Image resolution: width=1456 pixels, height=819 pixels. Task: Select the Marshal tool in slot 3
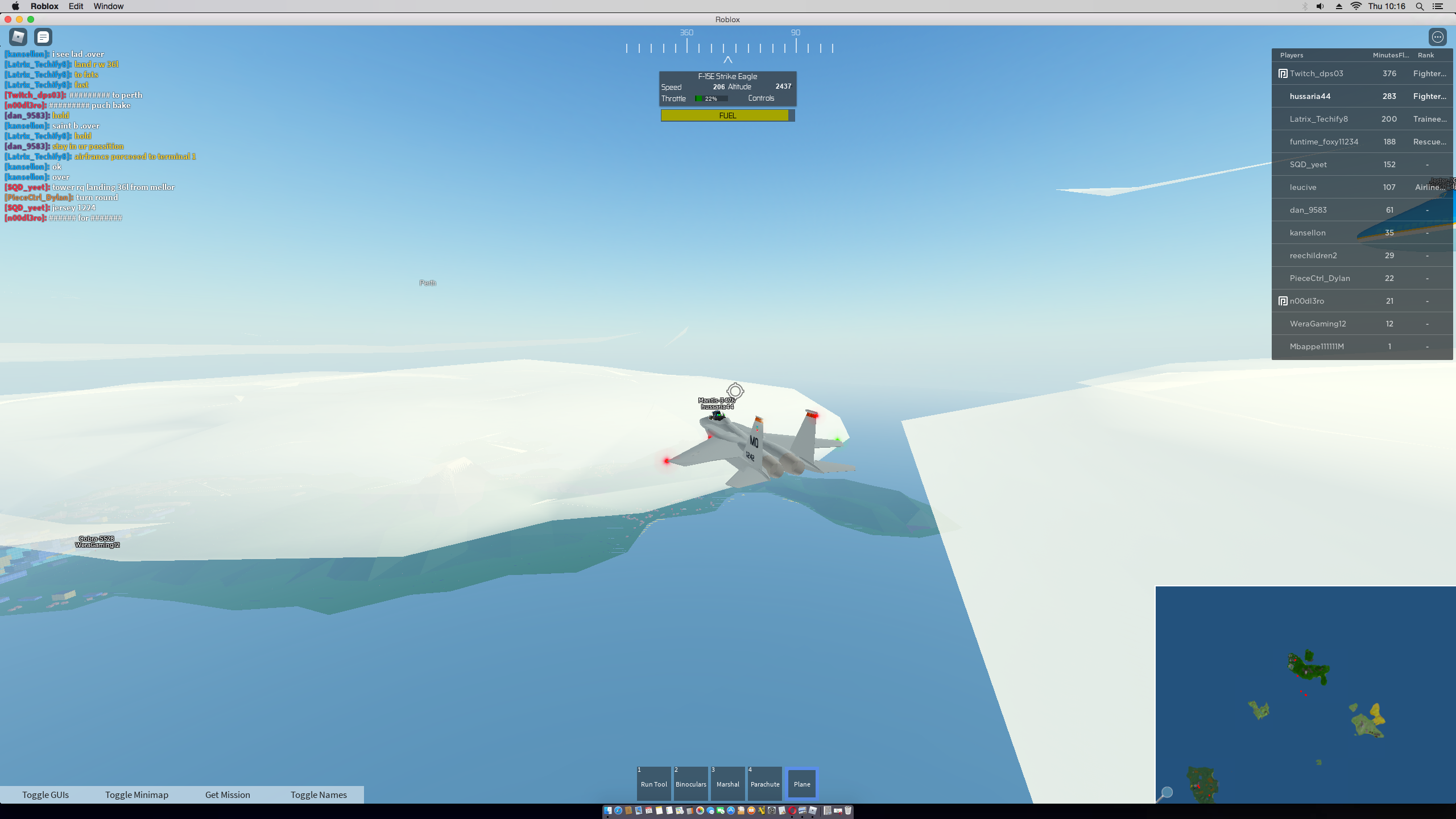[727, 783]
